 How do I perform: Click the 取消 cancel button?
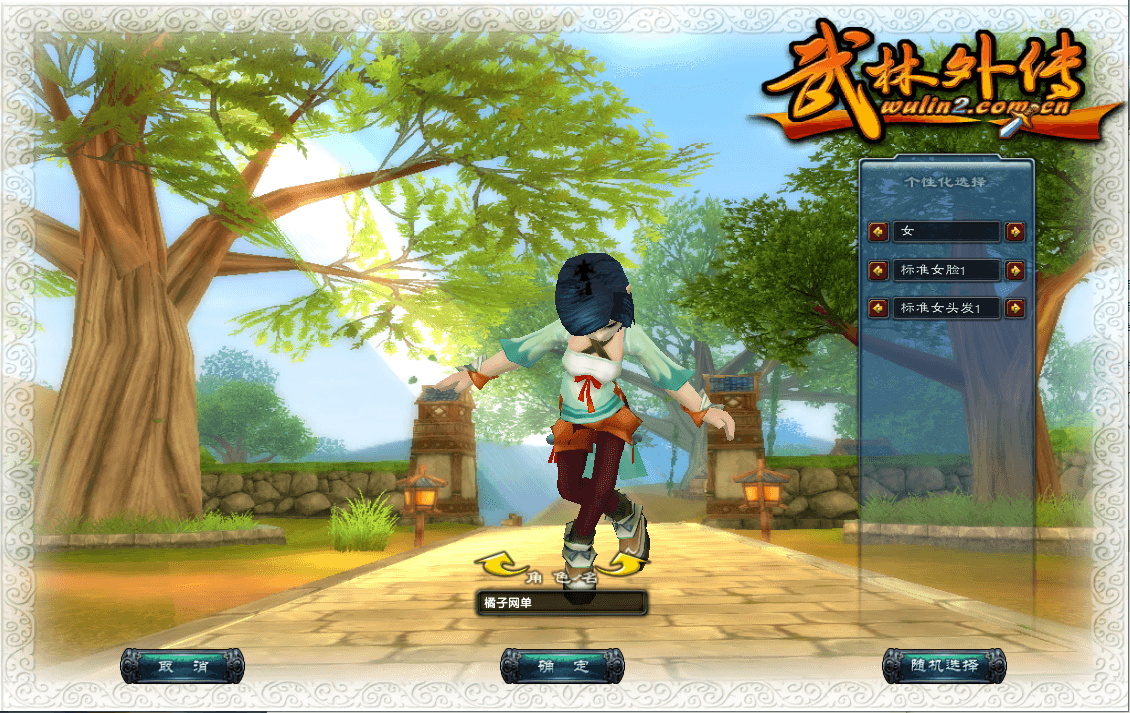pos(182,665)
